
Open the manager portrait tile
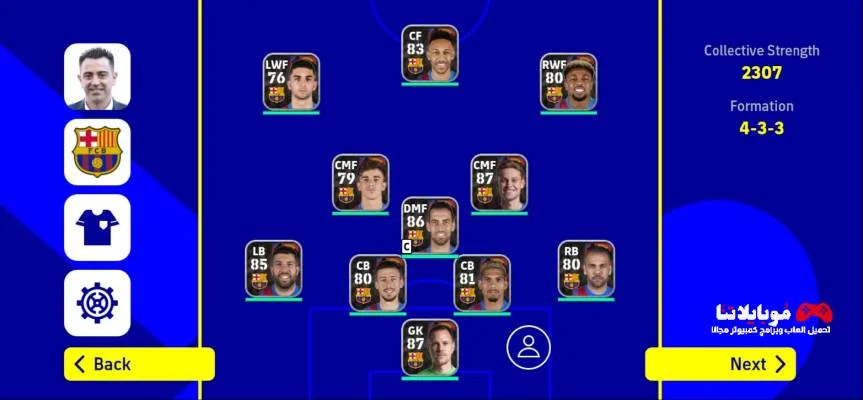pos(97,76)
